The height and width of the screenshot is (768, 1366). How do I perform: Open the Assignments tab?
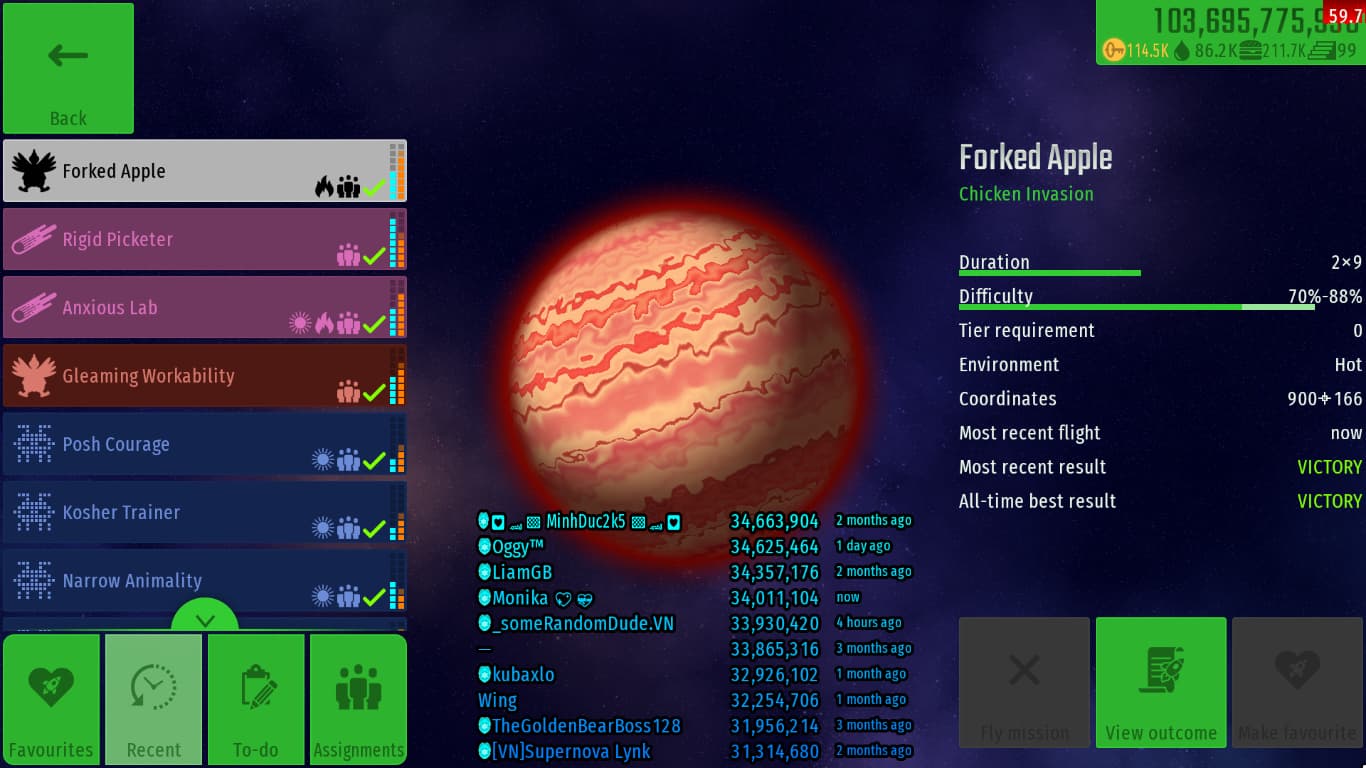[358, 700]
